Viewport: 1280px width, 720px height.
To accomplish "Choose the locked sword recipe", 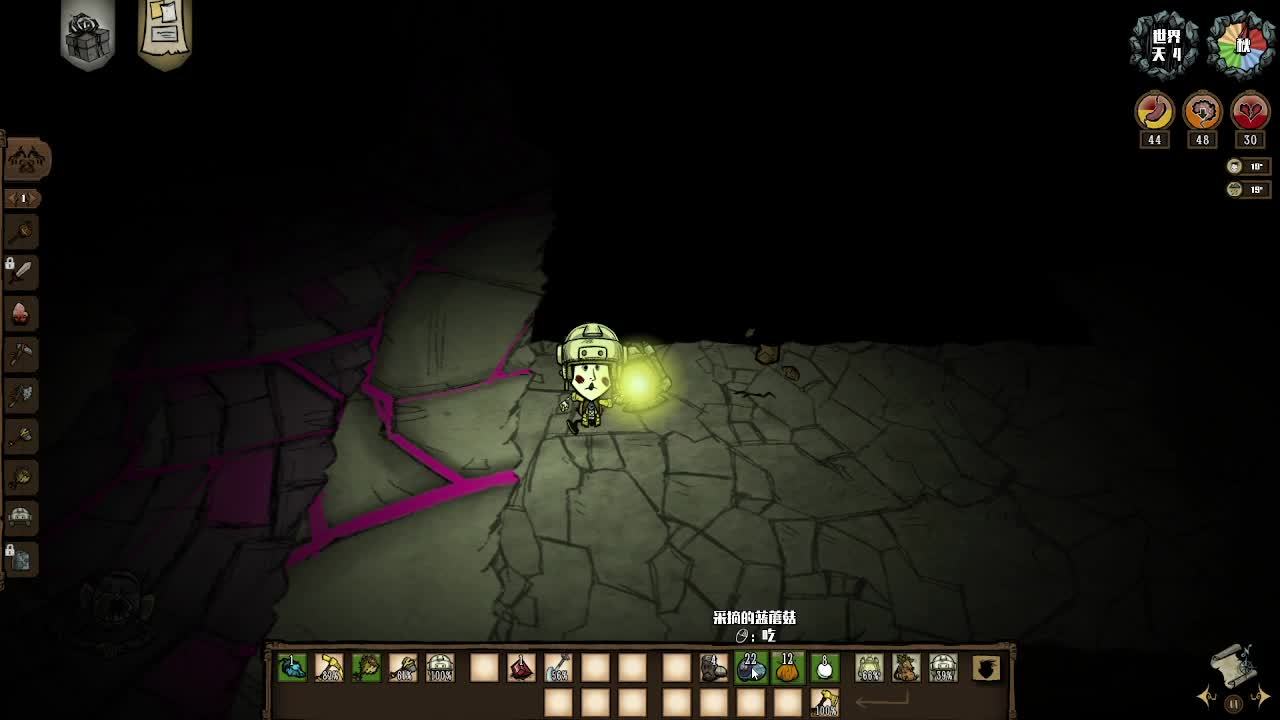I will [x=21, y=271].
